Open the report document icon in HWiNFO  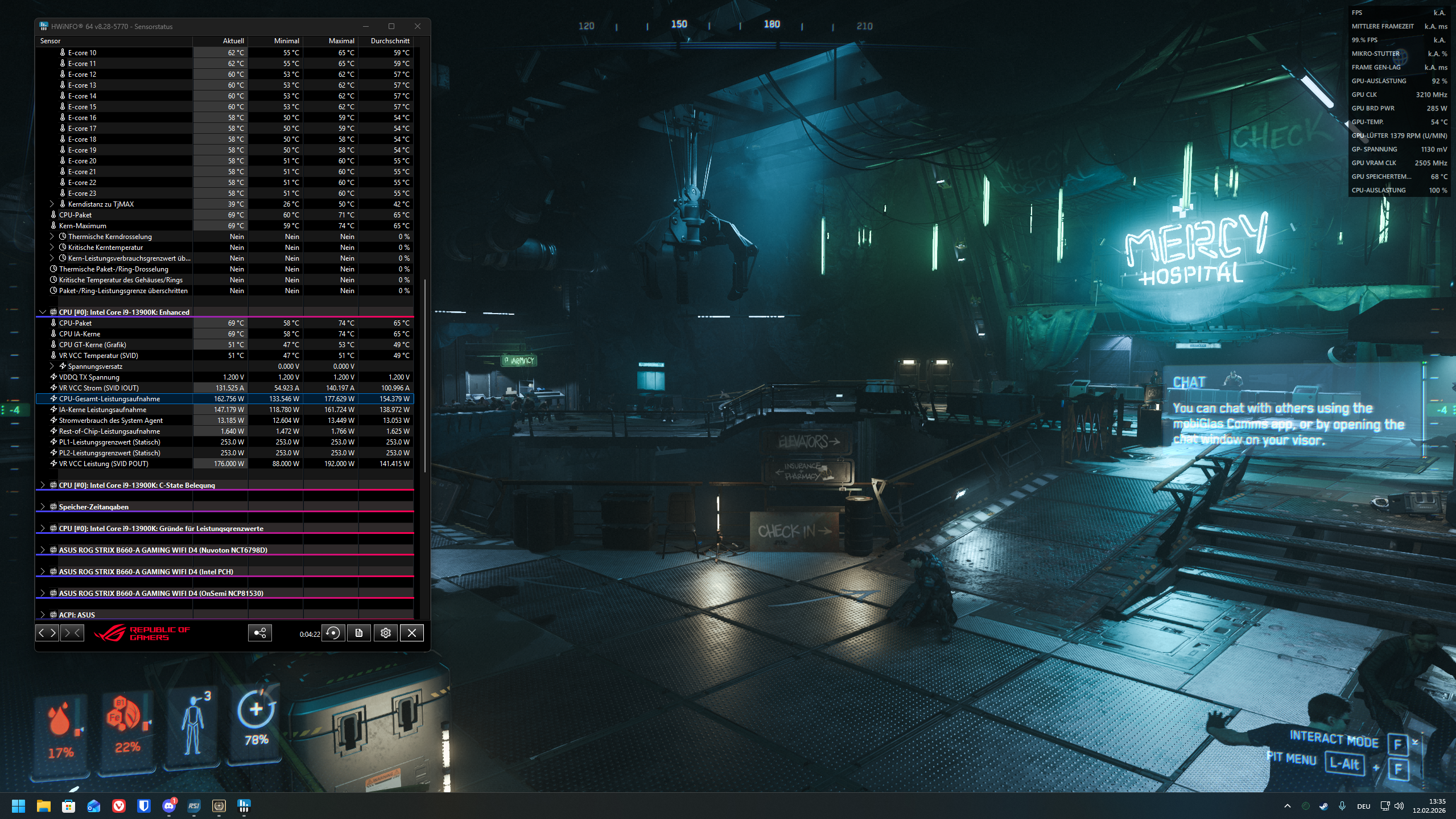tap(359, 632)
